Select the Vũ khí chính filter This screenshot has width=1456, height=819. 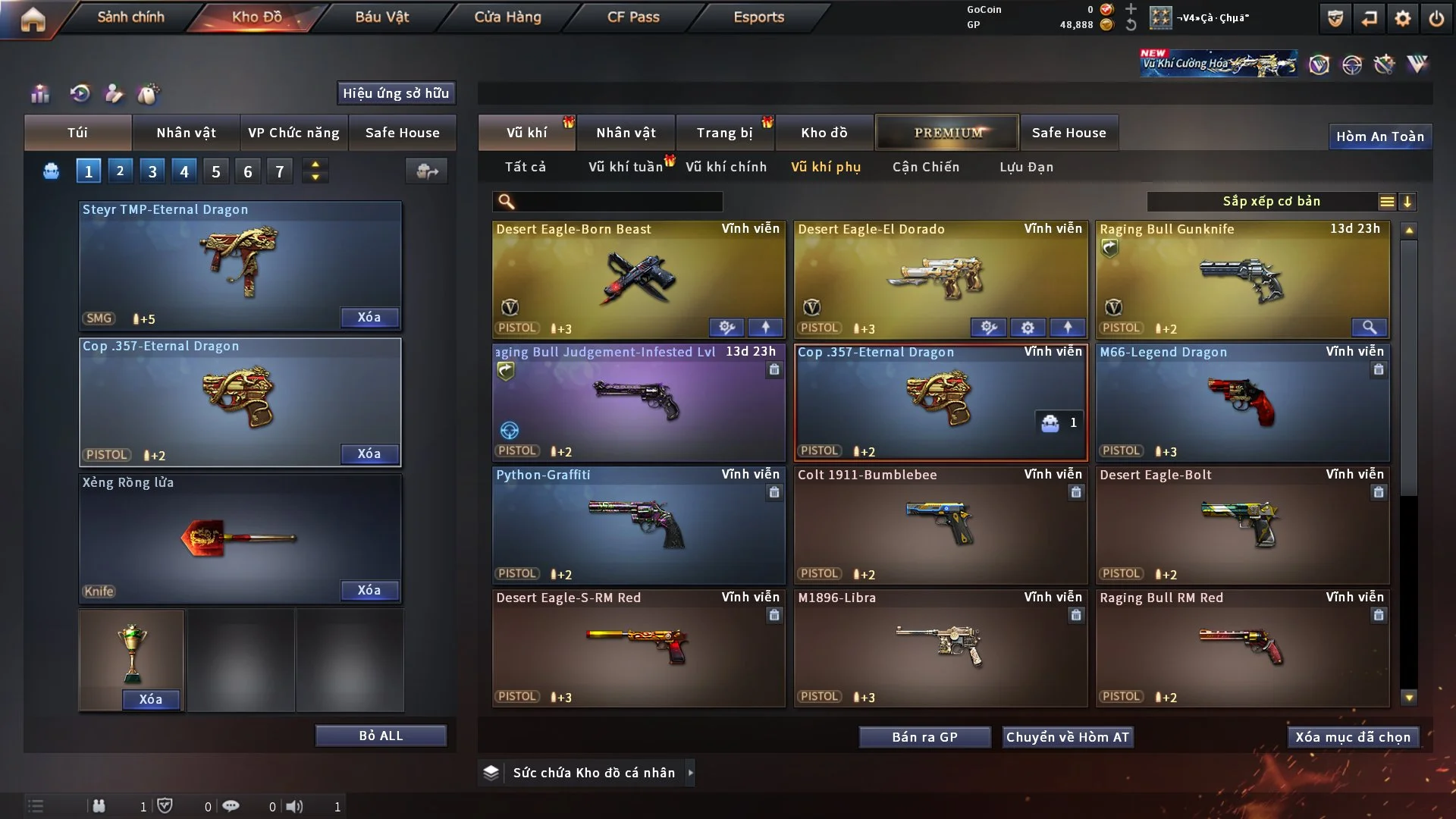[x=726, y=167]
